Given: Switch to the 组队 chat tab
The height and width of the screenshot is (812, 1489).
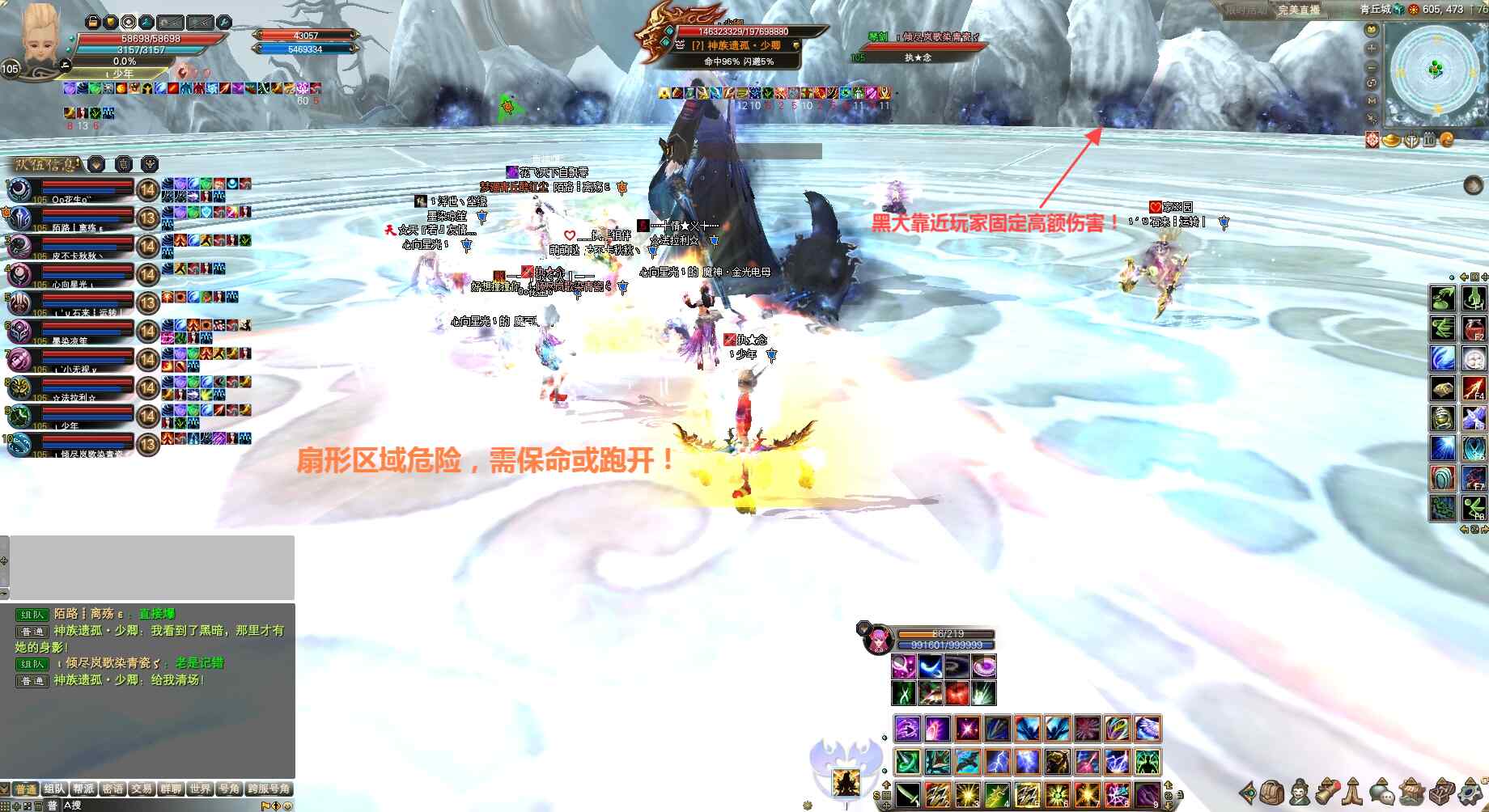Looking at the screenshot, I should [x=54, y=789].
